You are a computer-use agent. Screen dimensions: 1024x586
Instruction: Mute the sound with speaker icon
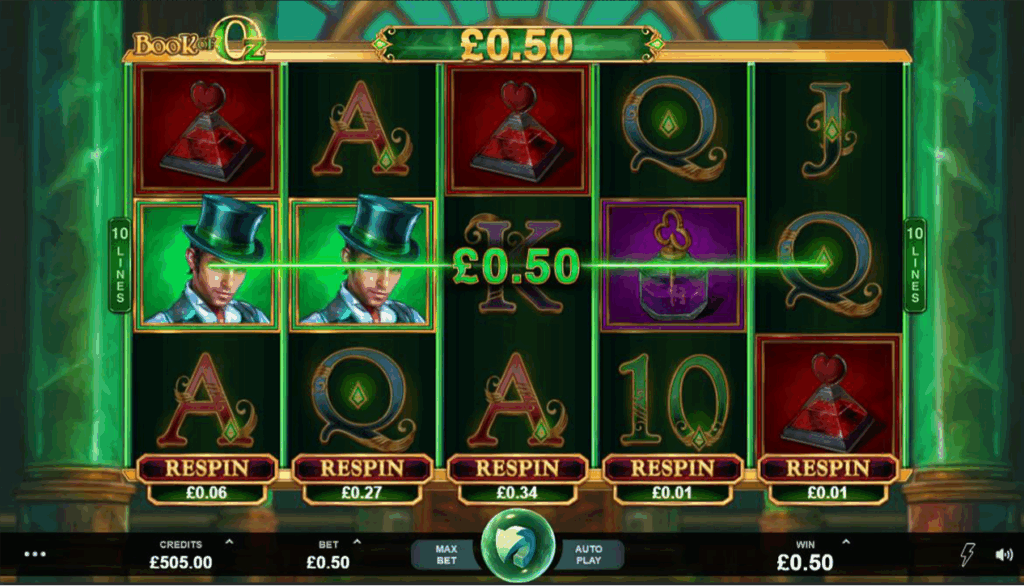(x=1003, y=554)
